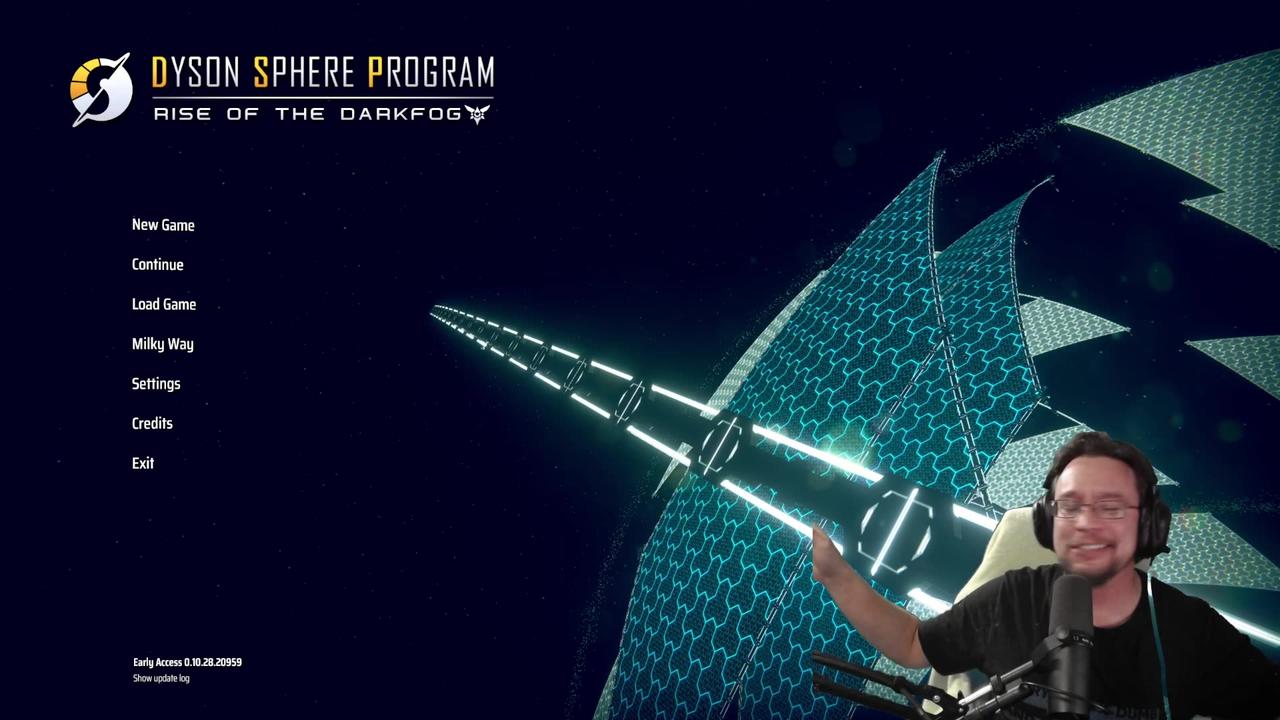This screenshot has width=1280, height=720.
Task: Click Exit to quit the game
Action: point(142,463)
